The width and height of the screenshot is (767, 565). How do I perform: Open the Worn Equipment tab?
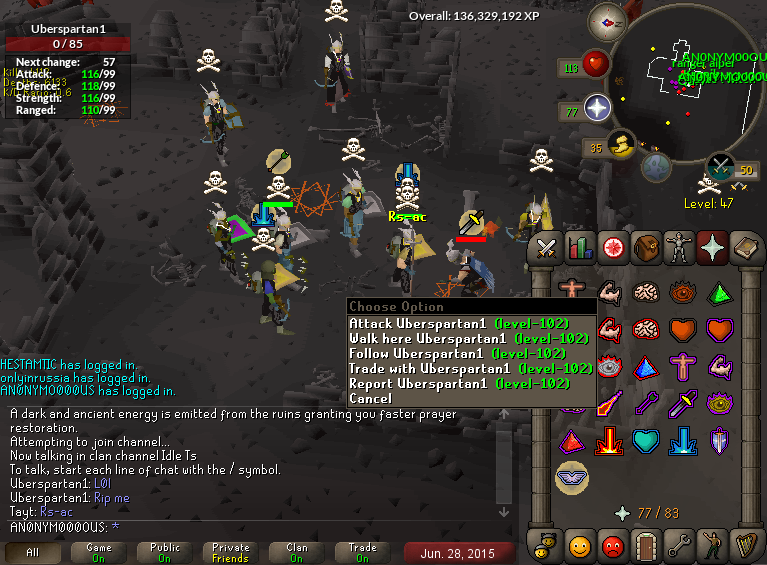[x=679, y=247]
